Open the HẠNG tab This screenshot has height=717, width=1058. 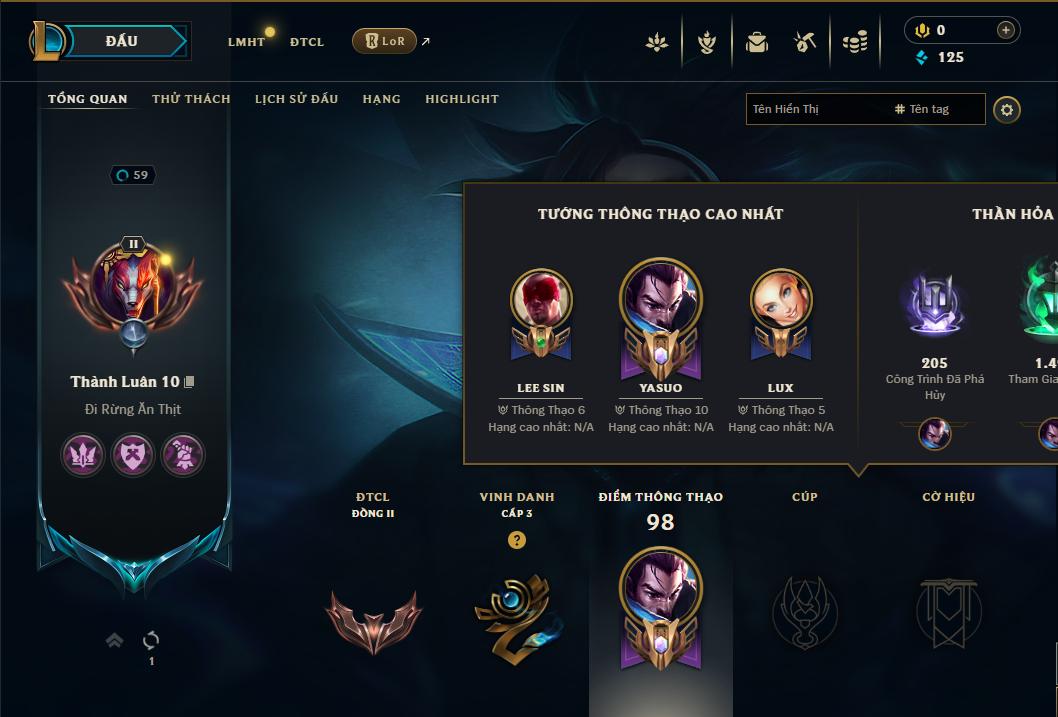[381, 99]
